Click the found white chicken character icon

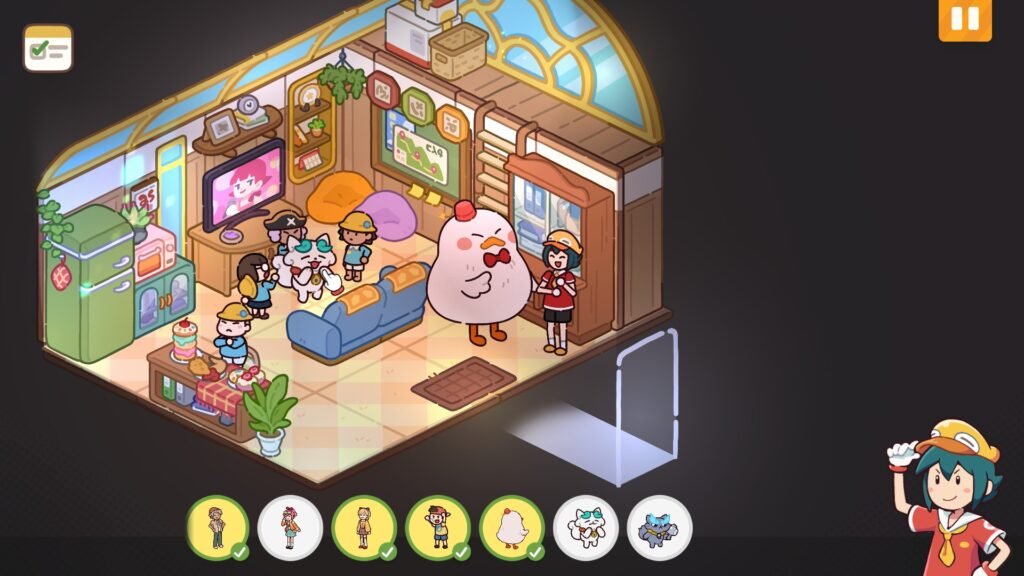click(512, 527)
